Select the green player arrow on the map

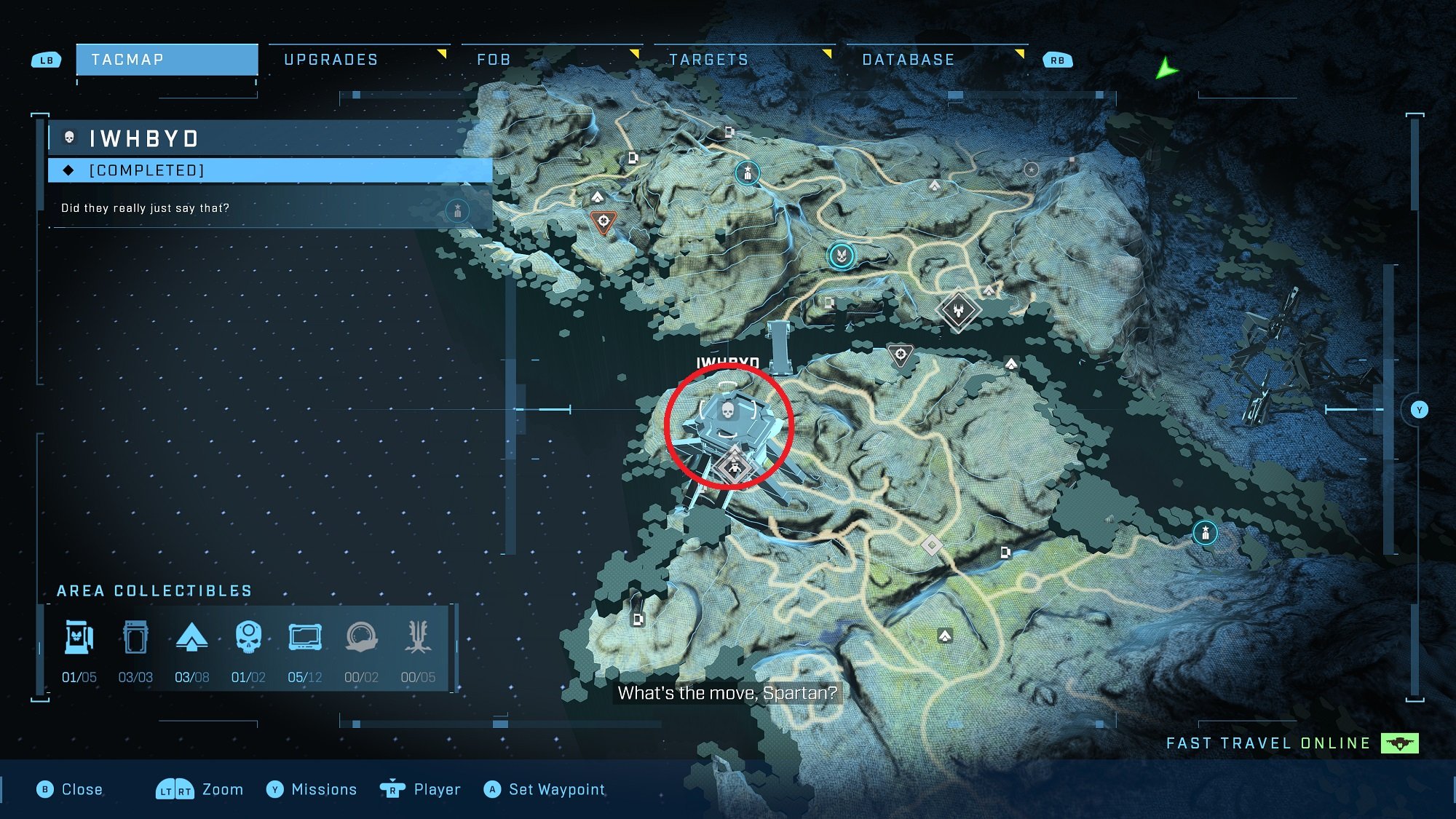click(x=1166, y=69)
